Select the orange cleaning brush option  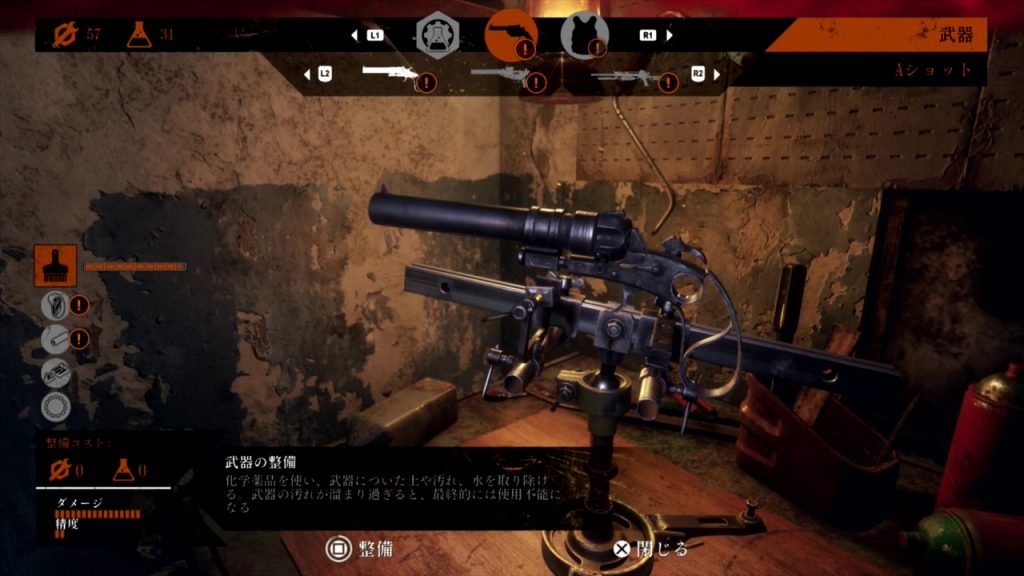(x=55, y=267)
